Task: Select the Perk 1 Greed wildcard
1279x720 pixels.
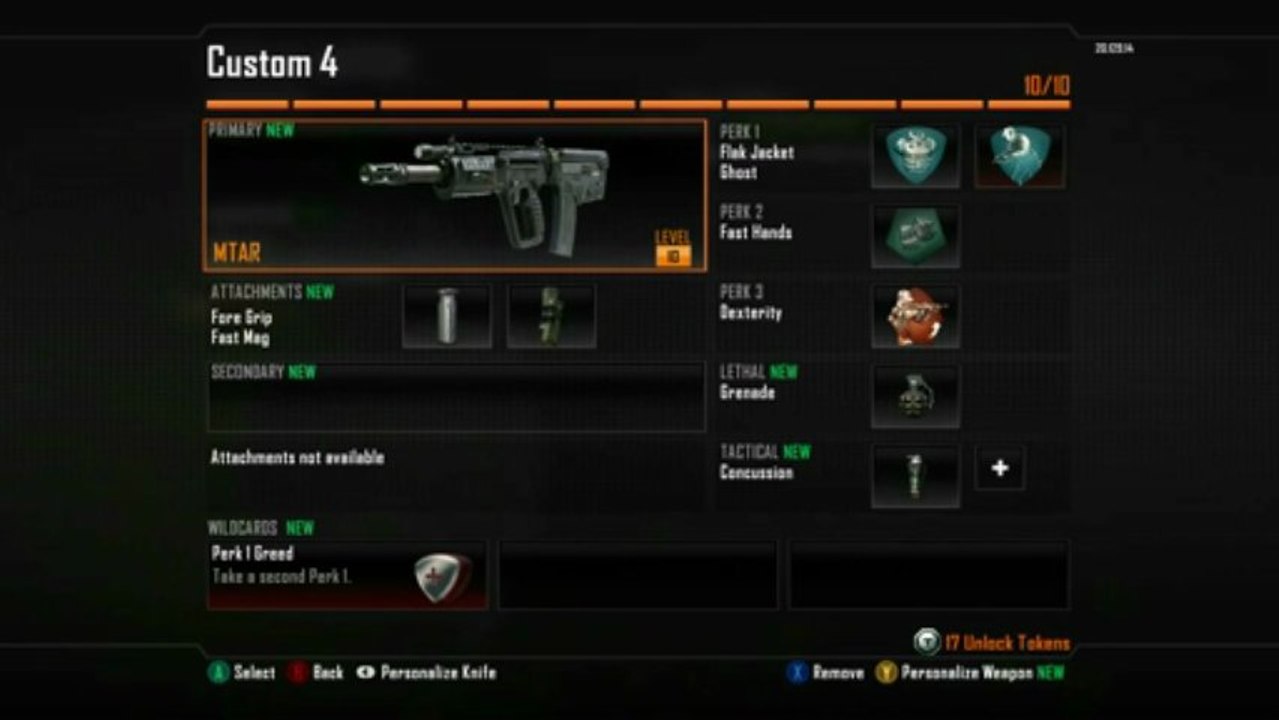Action: tap(347, 575)
